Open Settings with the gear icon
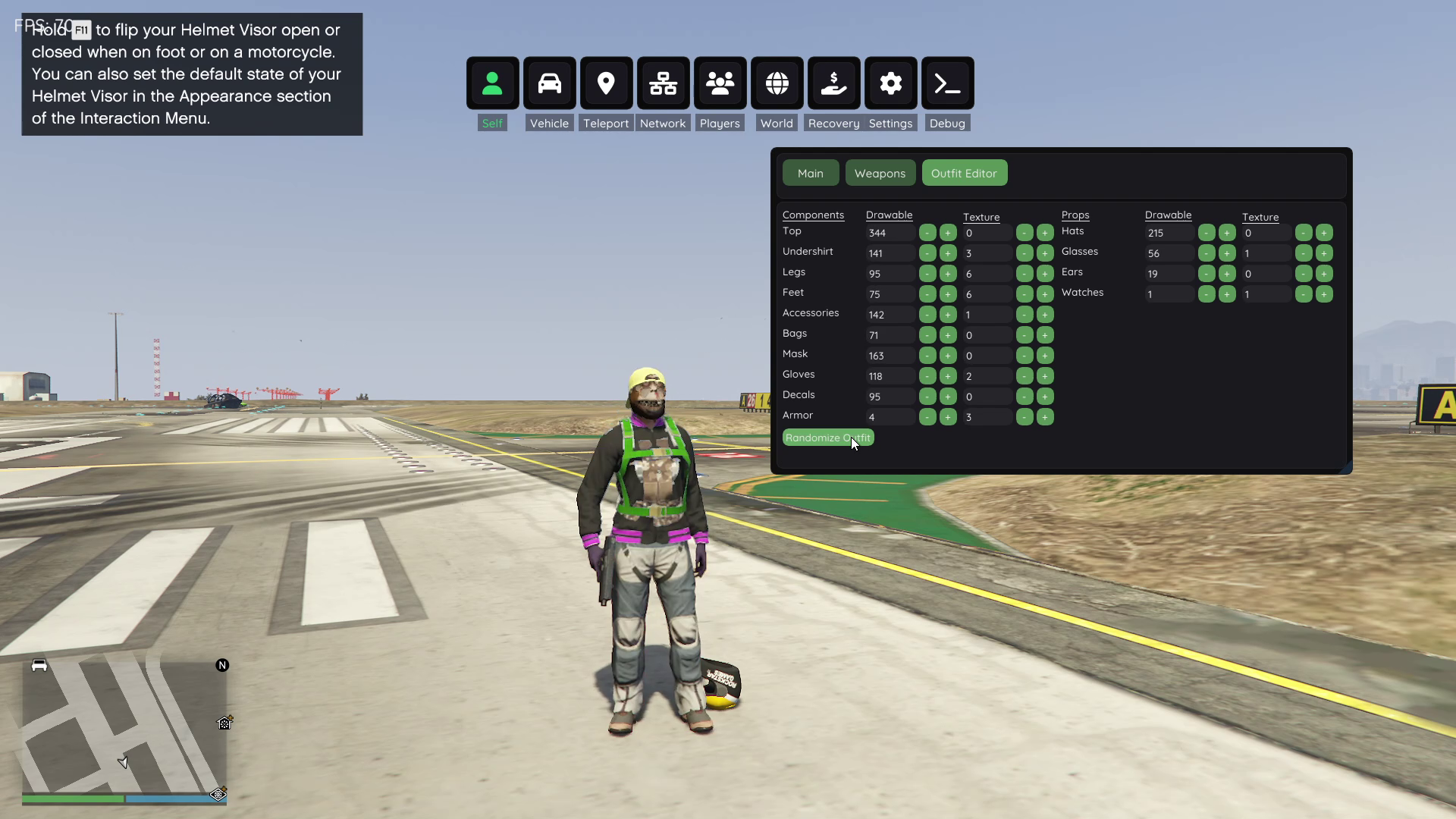 click(x=890, y=83)
